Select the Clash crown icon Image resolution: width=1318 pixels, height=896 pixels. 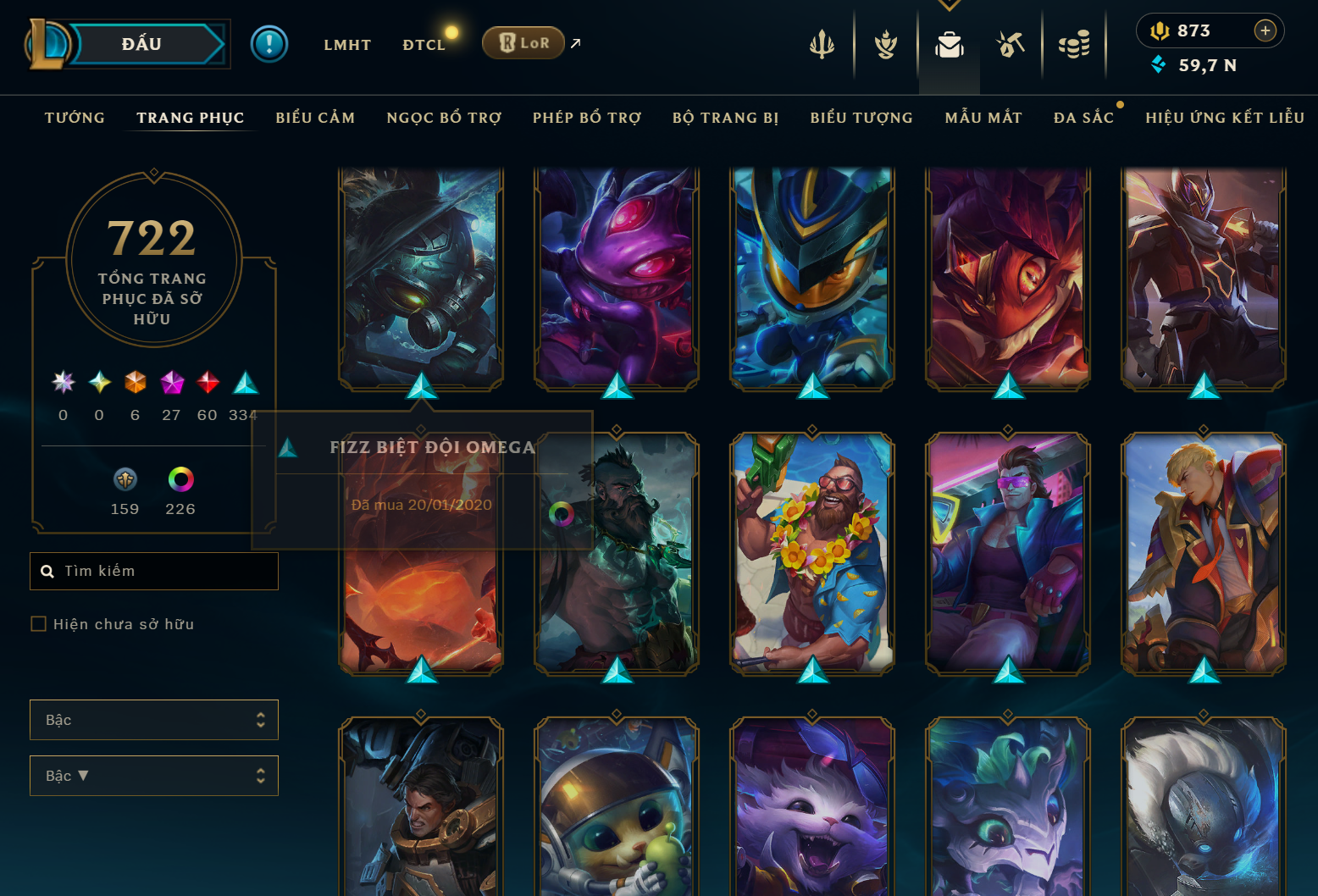pyautogui.click(x=885, y=44)
